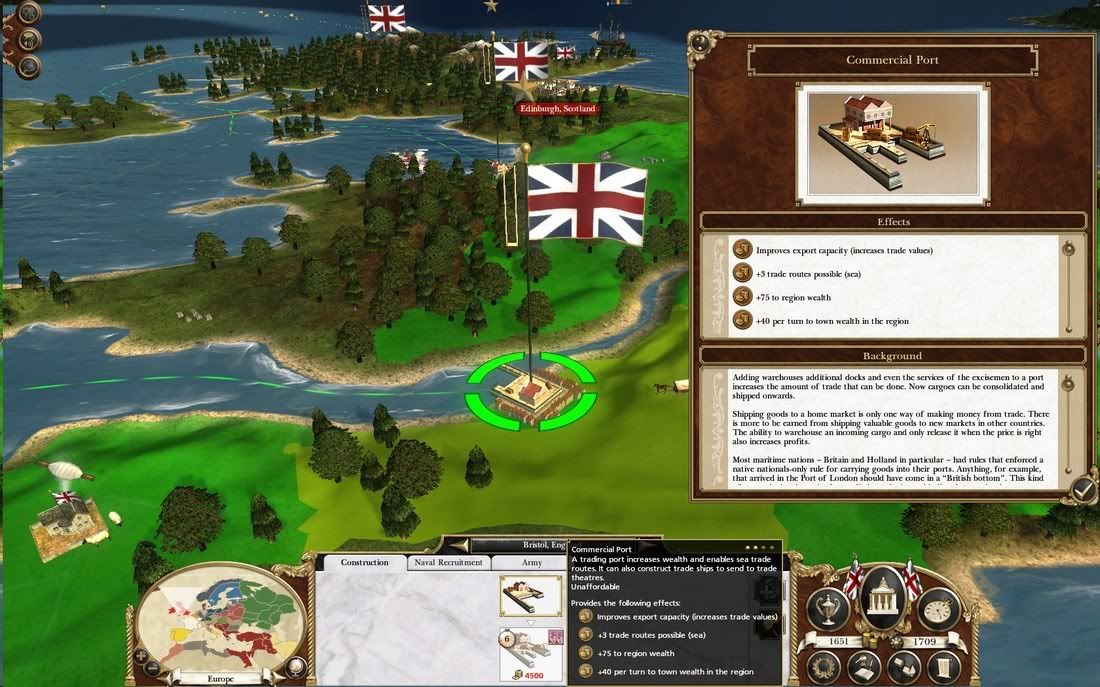Switch to the Naval Recruitment tab
The width and height of the screenshot is (1100, 687).
coord(448,563)
